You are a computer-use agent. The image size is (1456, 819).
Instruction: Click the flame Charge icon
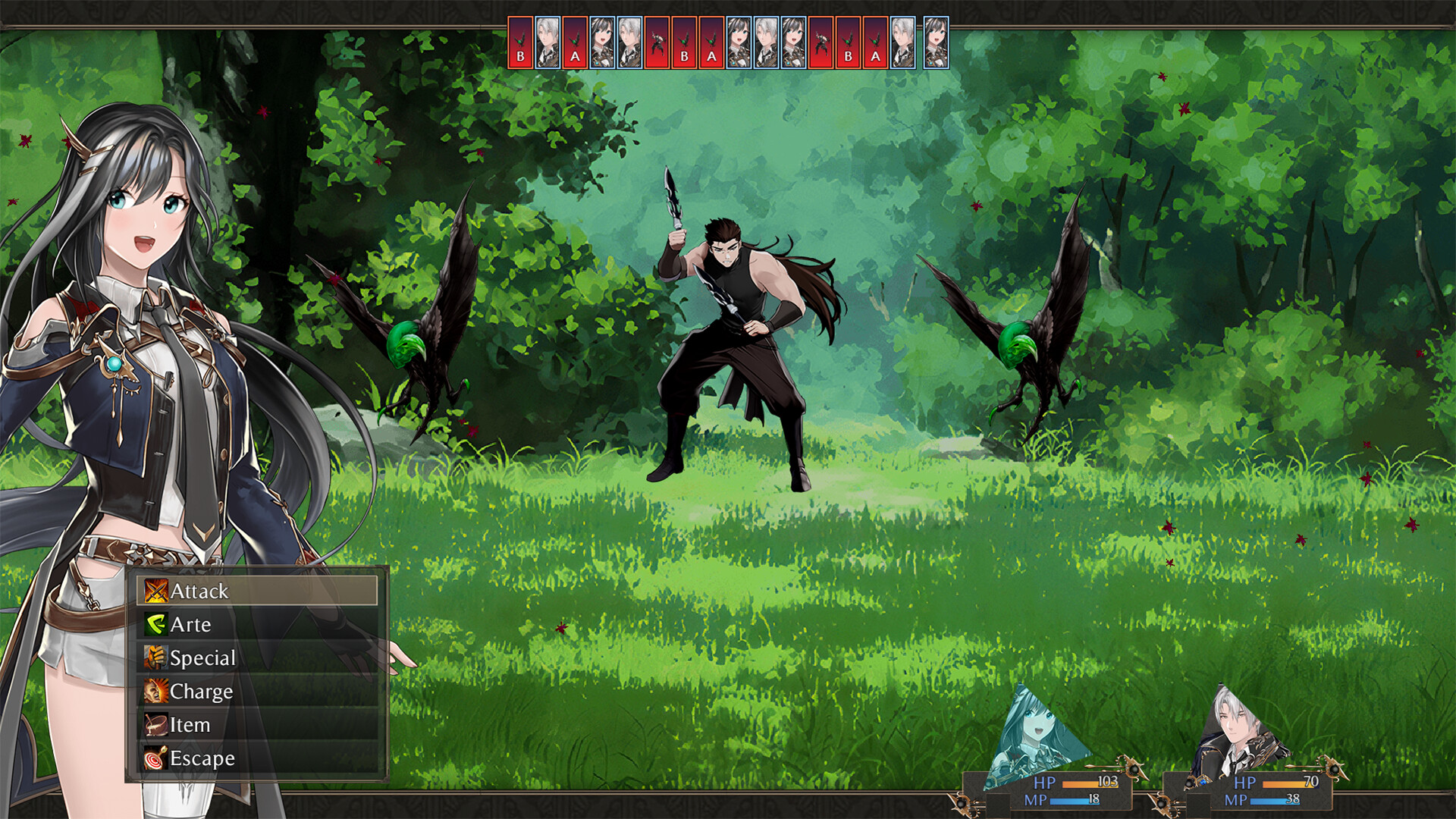click(x=155, y=691)
